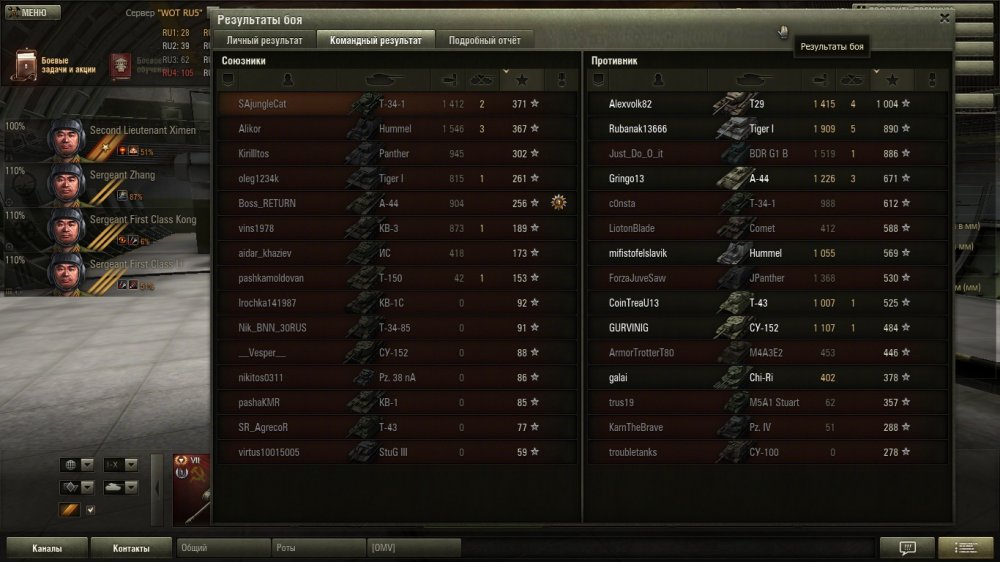Open the МЕНЮ button

tap(27, 13)
